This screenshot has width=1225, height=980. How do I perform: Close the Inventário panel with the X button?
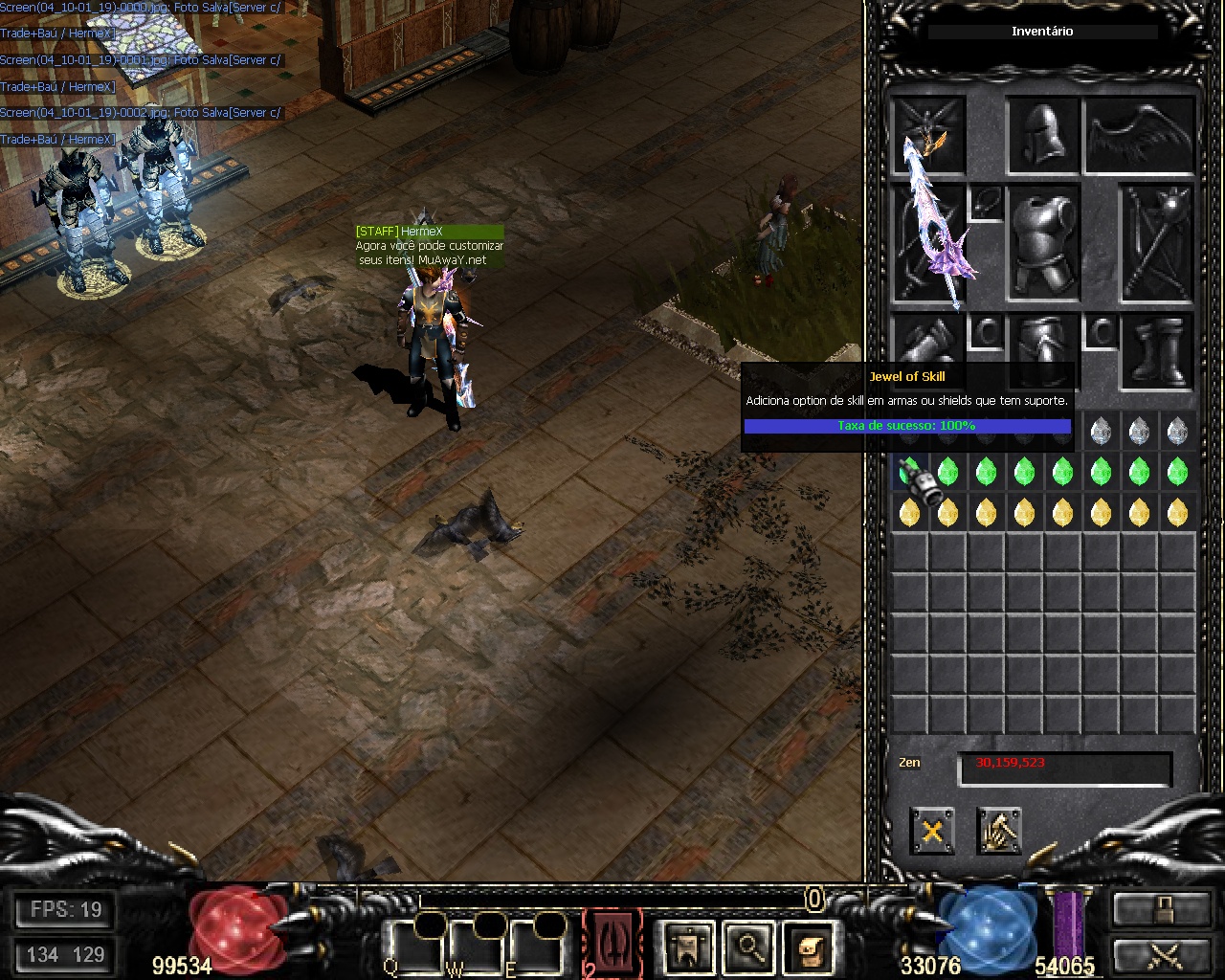(x=931, y=830)
